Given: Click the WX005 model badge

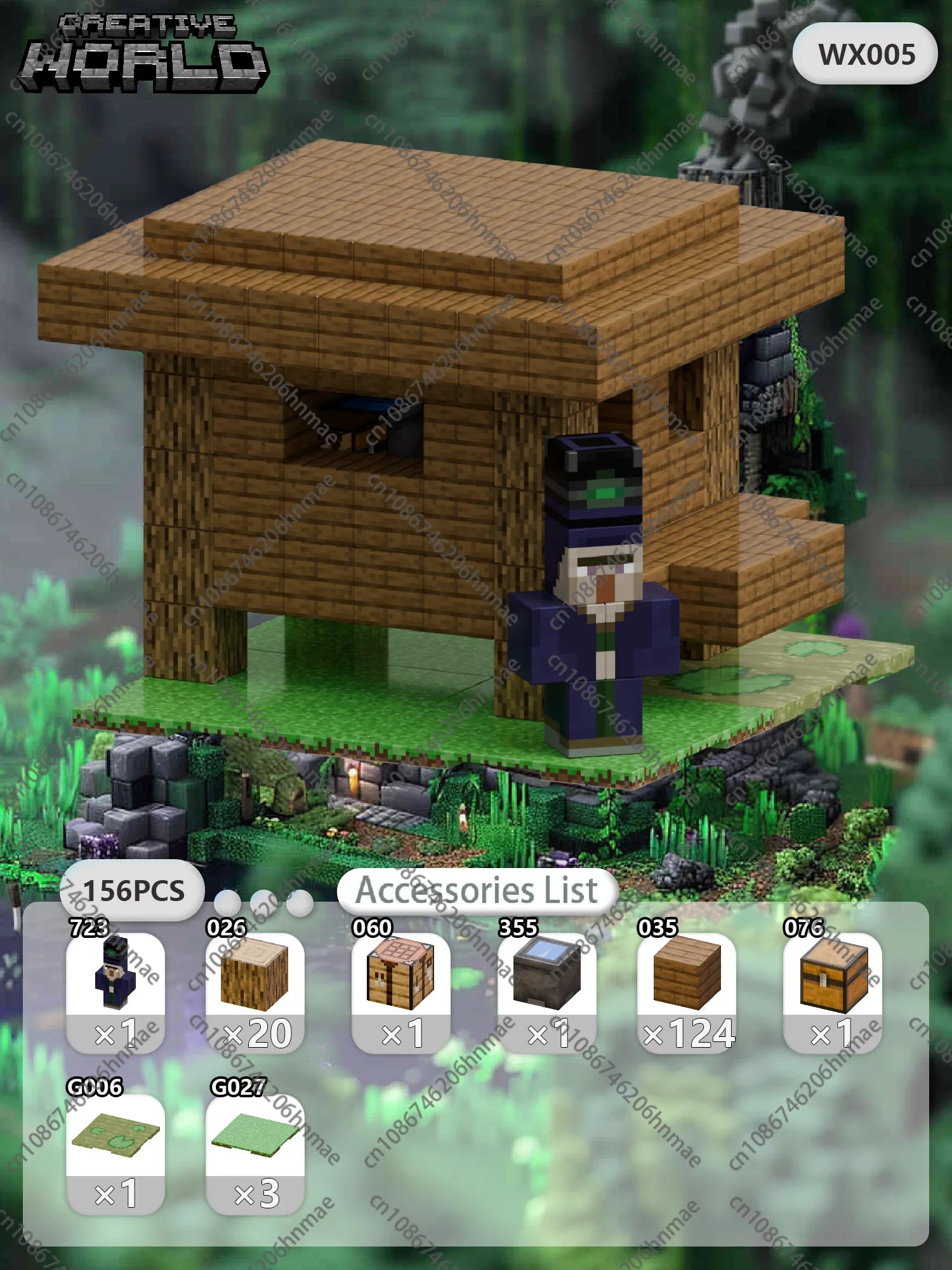Looking at the screenshot, I should click(866, 54).
